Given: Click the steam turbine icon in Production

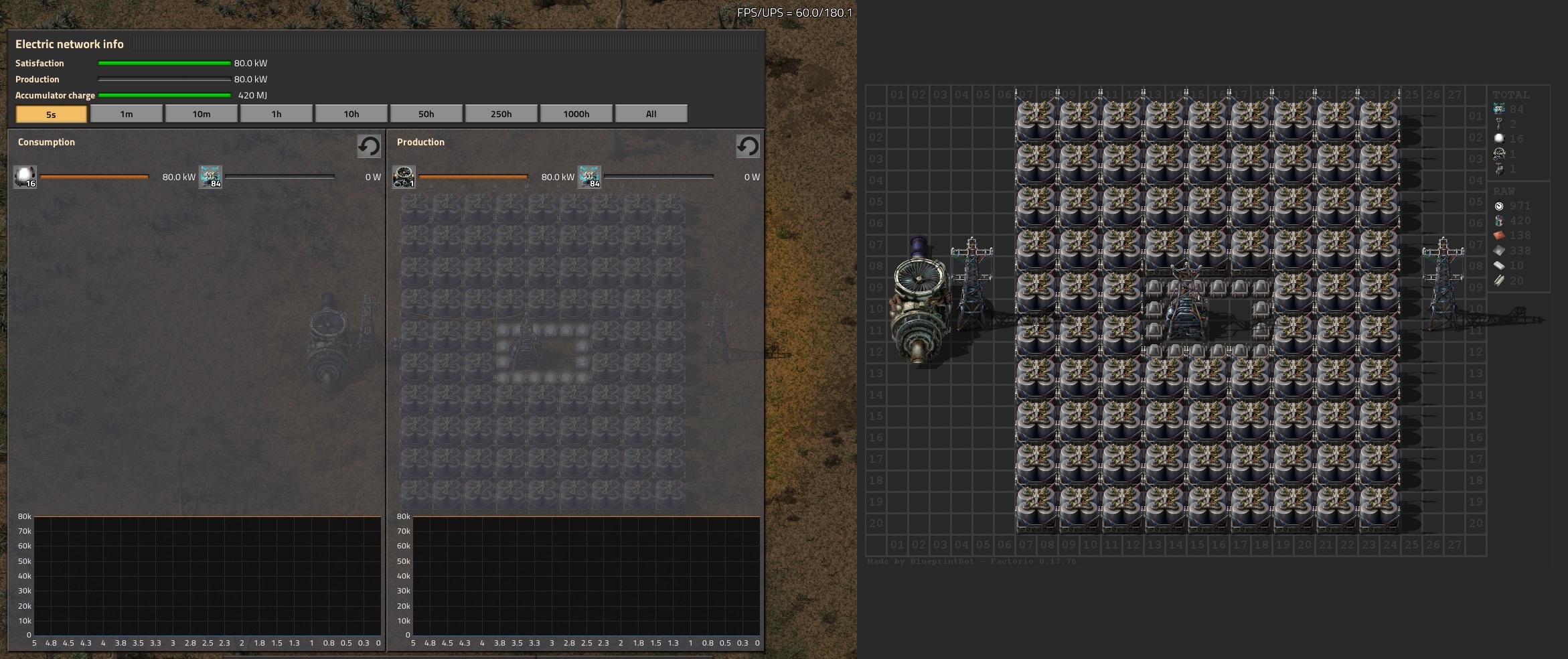Looking at the screenshot, I should 404,177.
